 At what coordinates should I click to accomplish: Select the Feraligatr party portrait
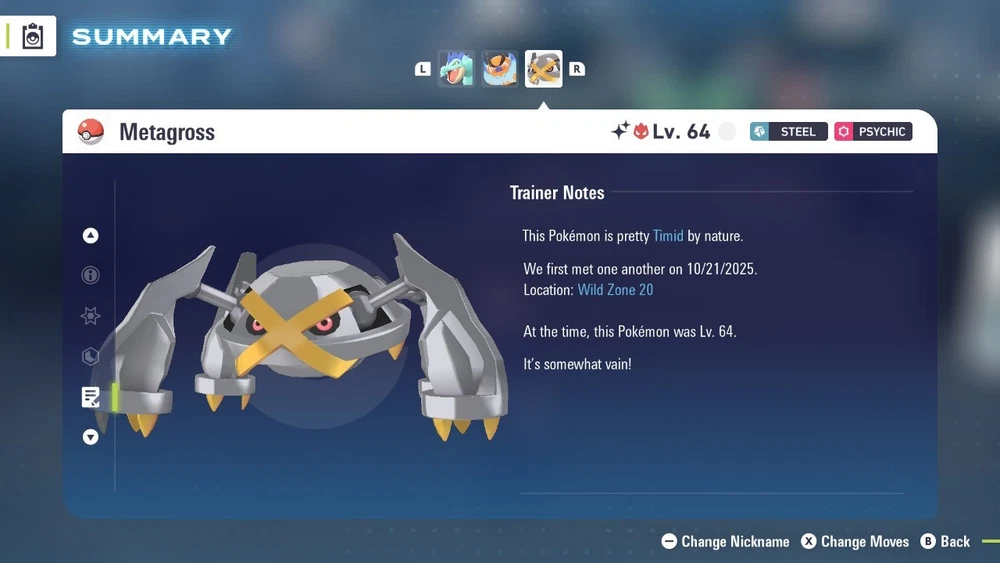(x=456, y=69)
